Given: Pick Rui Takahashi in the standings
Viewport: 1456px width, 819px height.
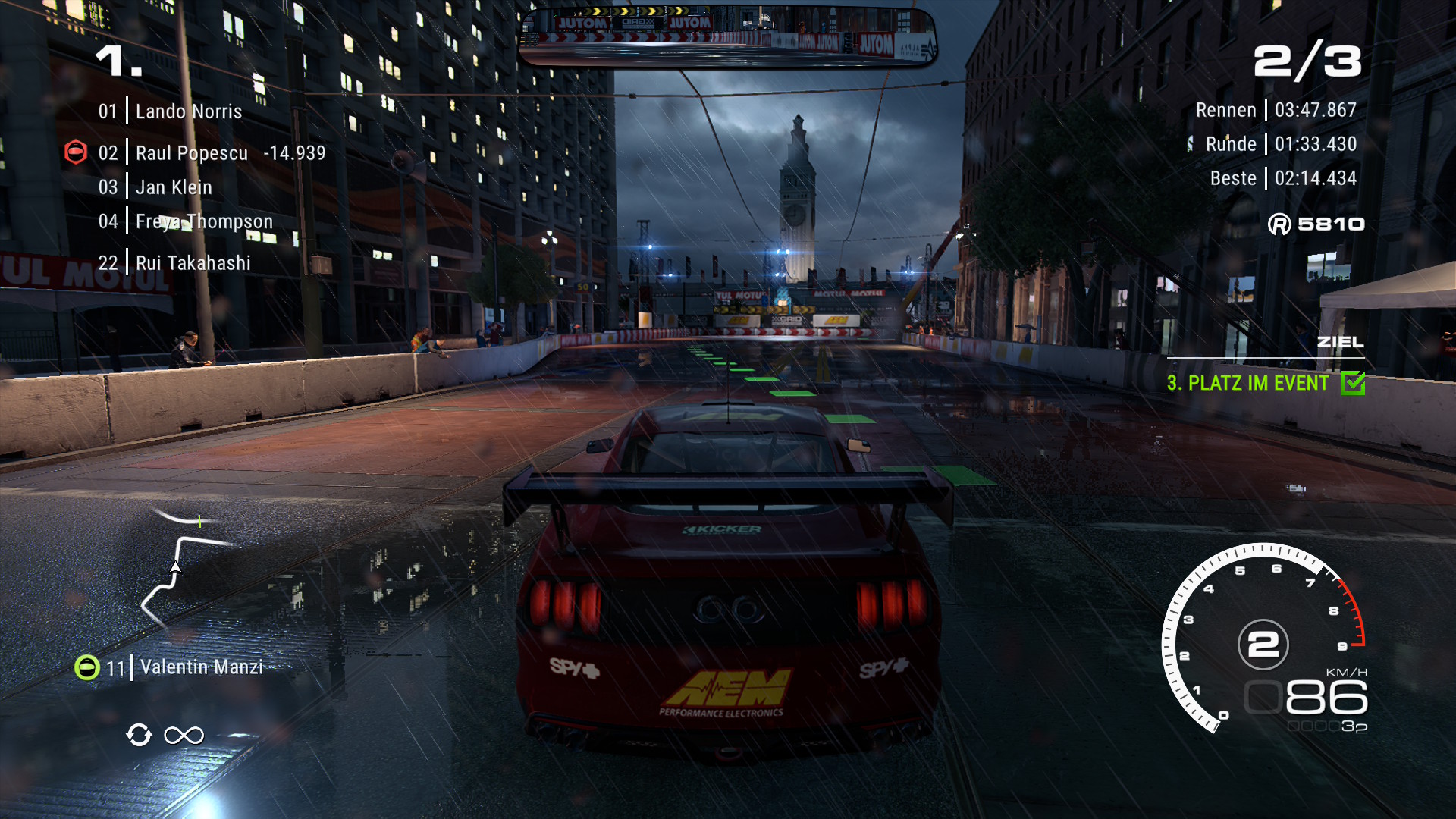Looking at the screenshot, I should [193, 263].
